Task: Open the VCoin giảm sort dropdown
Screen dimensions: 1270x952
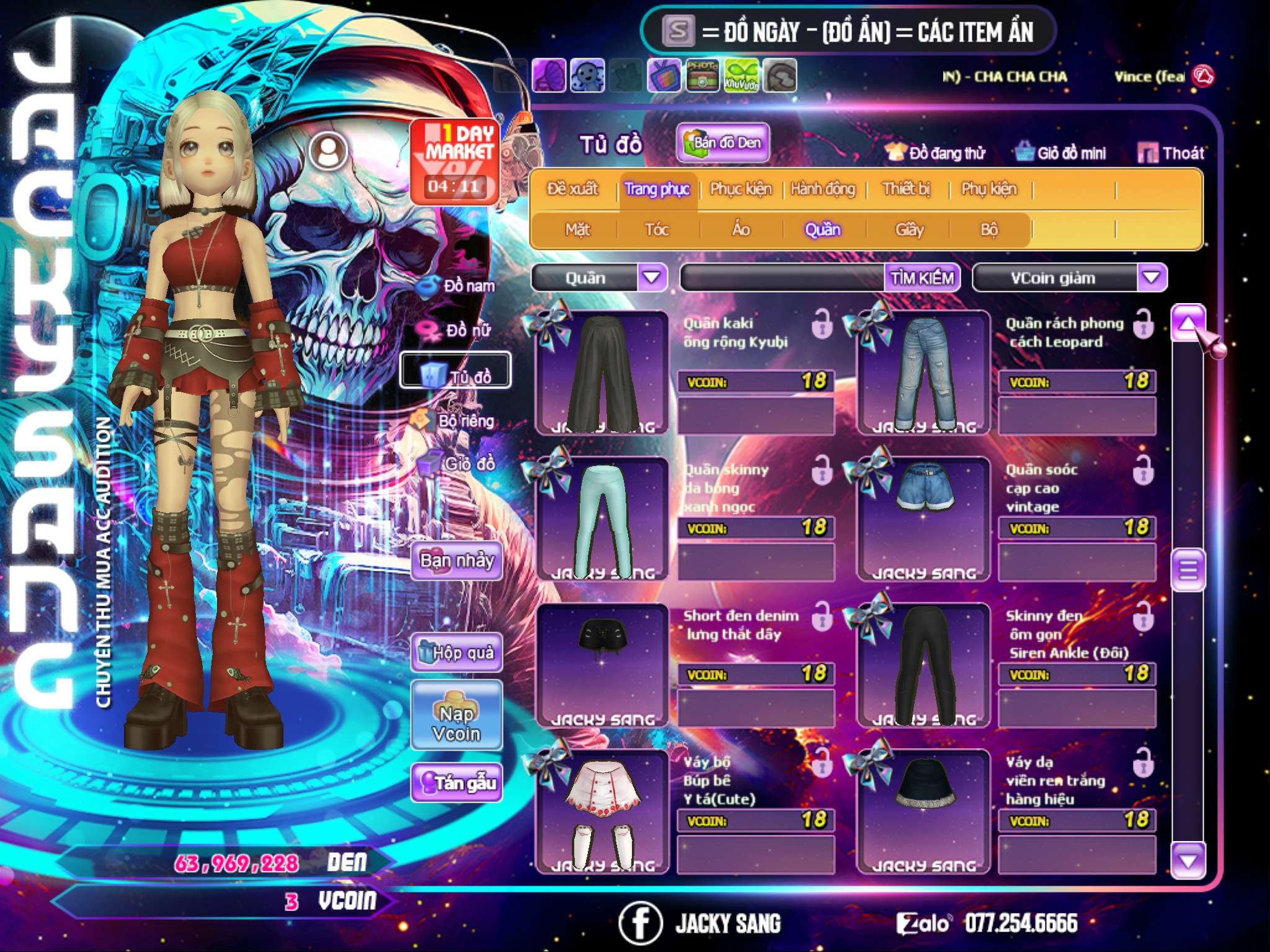Action: [x=1152, y=277]
